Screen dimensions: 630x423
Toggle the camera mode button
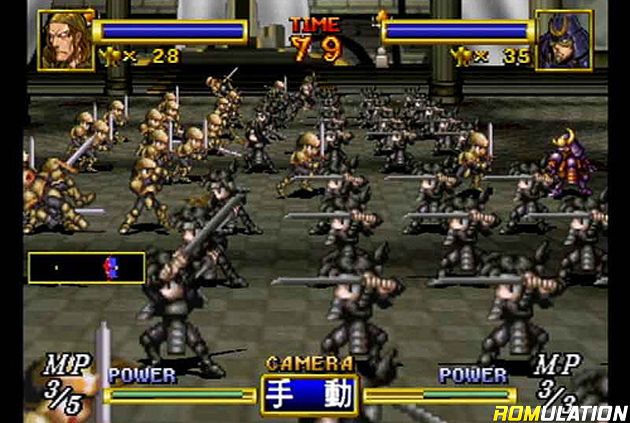click(x=308, y=393)
